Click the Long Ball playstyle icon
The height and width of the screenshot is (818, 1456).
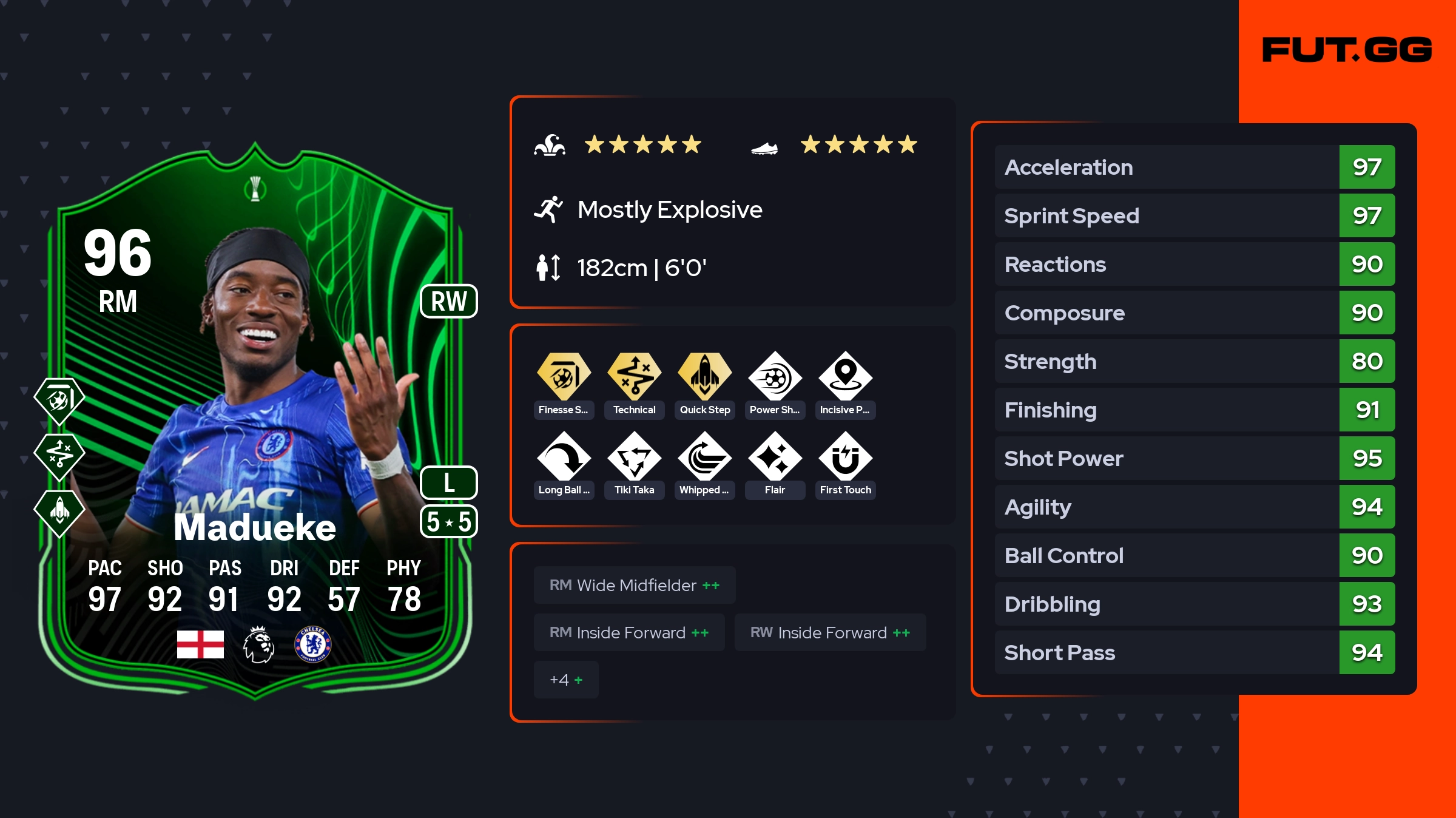[x=564, y=457]
